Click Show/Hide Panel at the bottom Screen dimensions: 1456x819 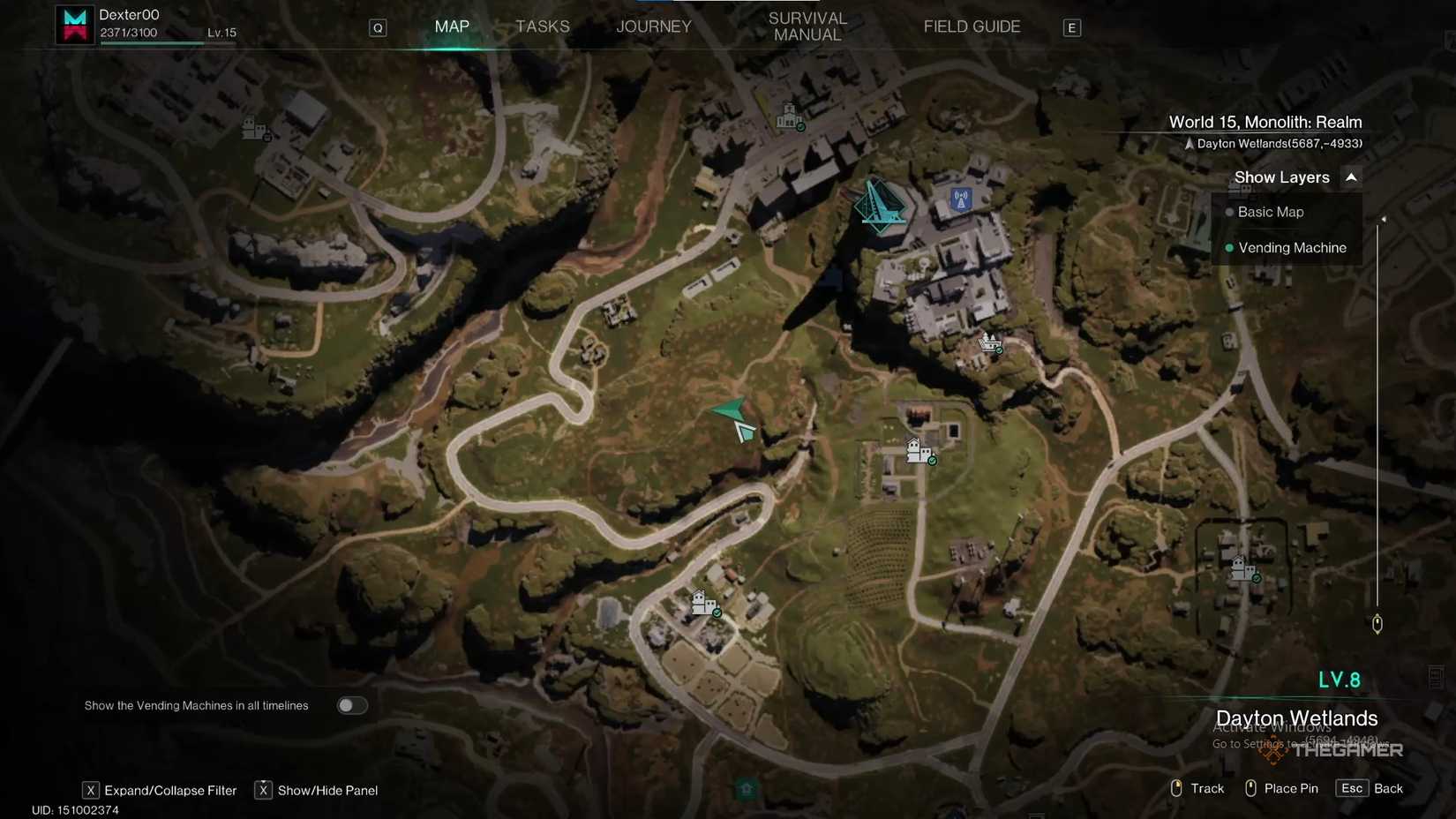pos(317,790)
